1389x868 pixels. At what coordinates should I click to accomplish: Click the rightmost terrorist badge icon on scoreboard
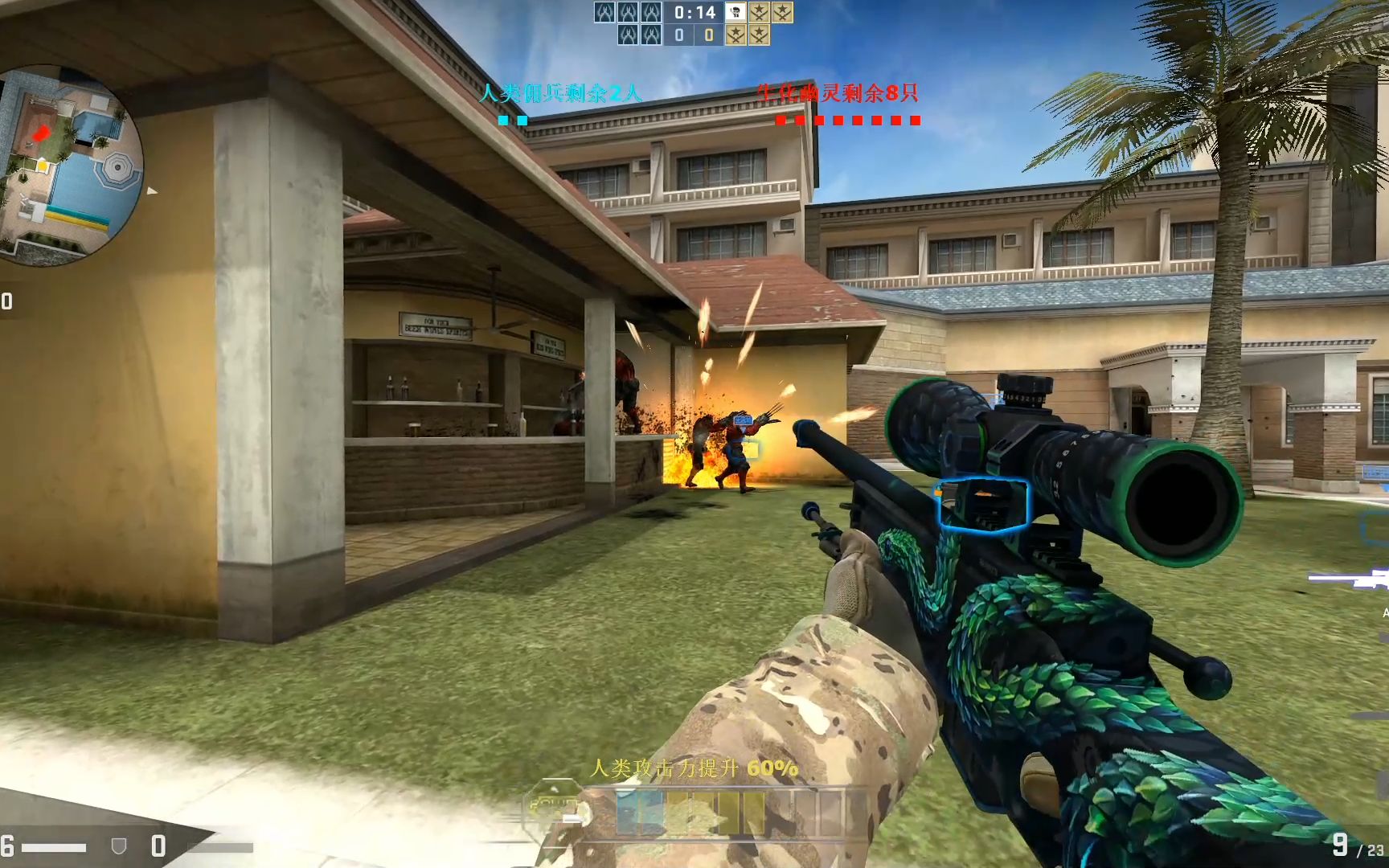[x=784, y=12]
